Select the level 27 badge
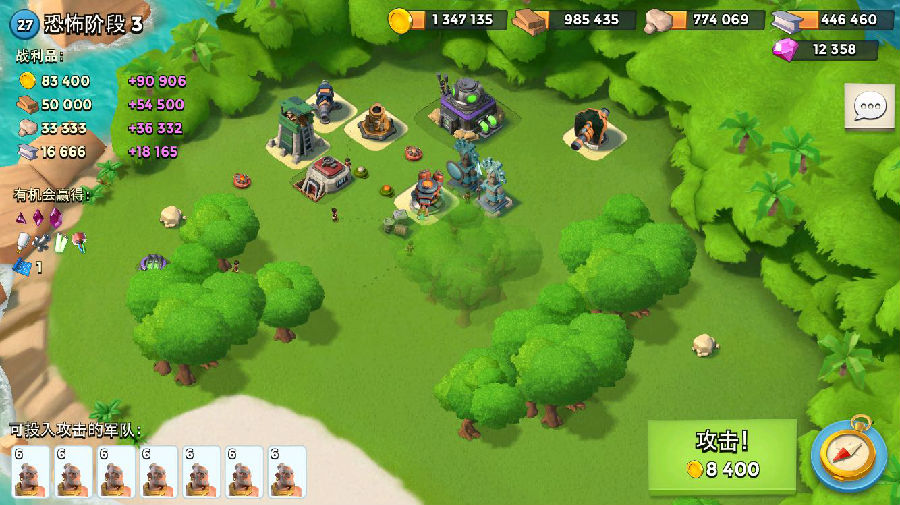 click(x=28, y=24)
